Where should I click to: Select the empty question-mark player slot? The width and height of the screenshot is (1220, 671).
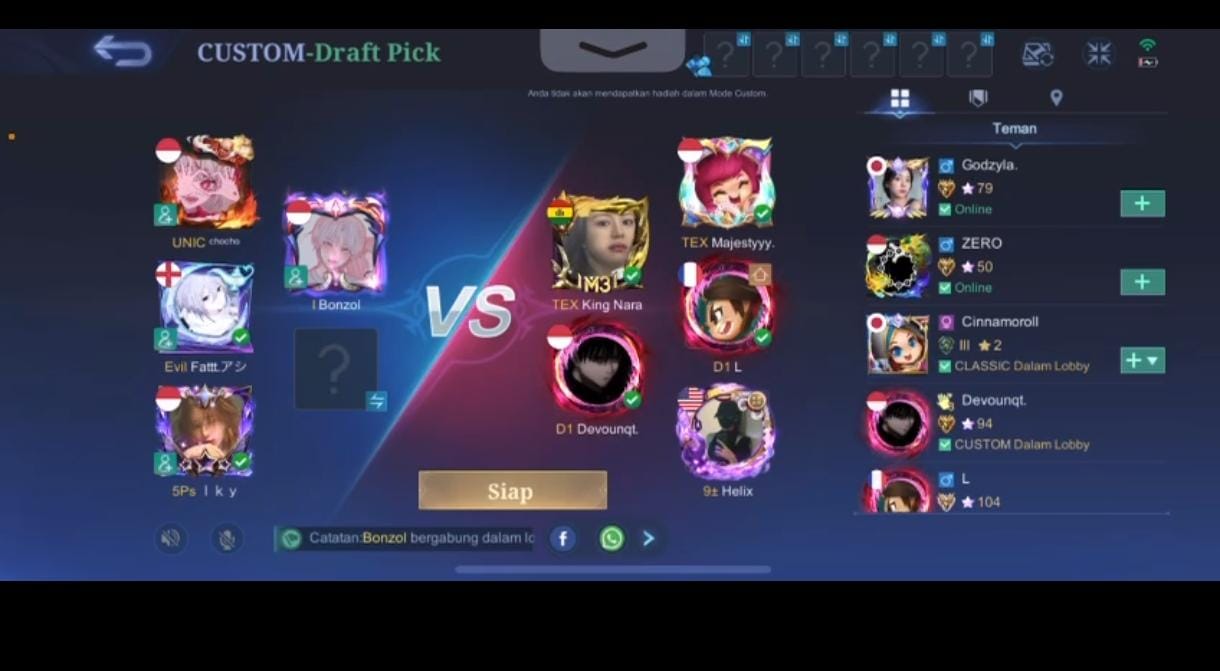click(336, 368)
